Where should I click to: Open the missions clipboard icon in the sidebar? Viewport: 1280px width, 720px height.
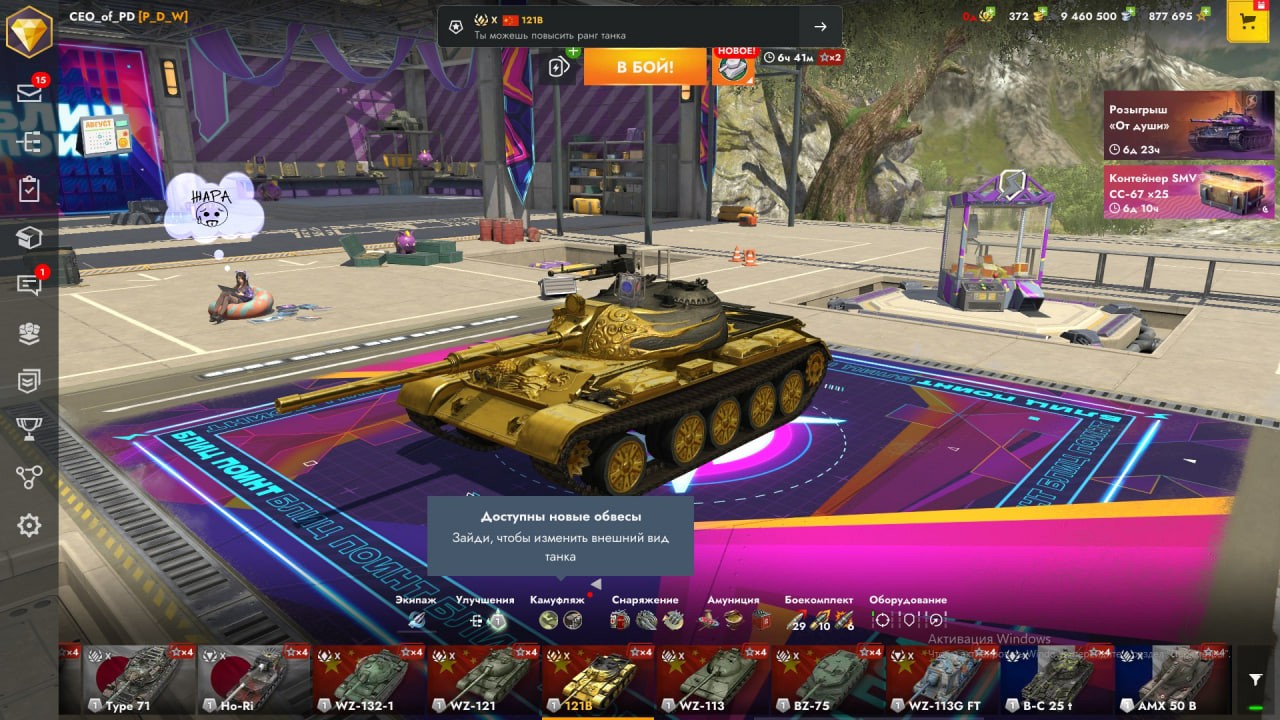coord(29,189)
